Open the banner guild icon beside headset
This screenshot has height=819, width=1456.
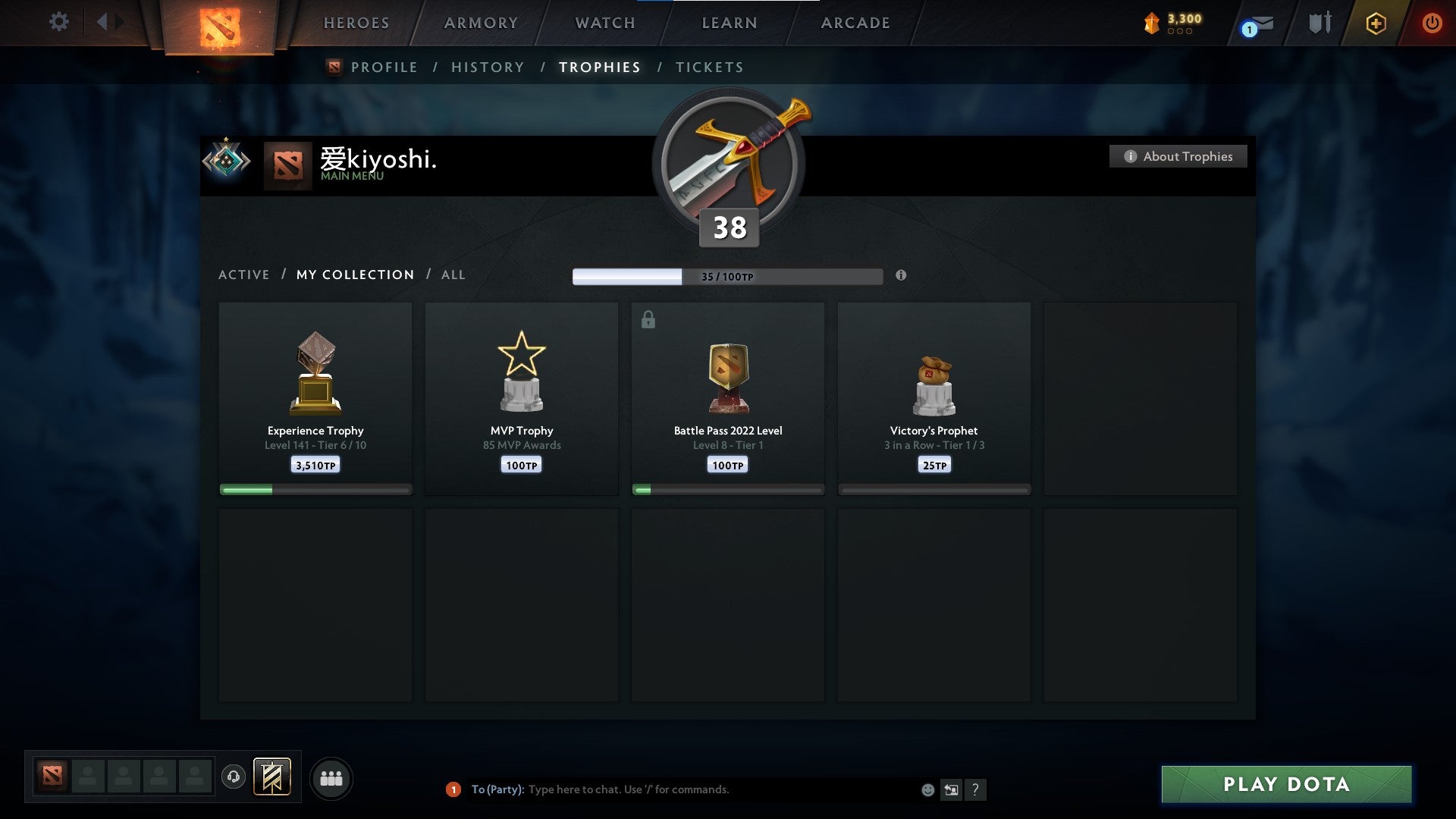pyautogui.click(x=273, y=777)
